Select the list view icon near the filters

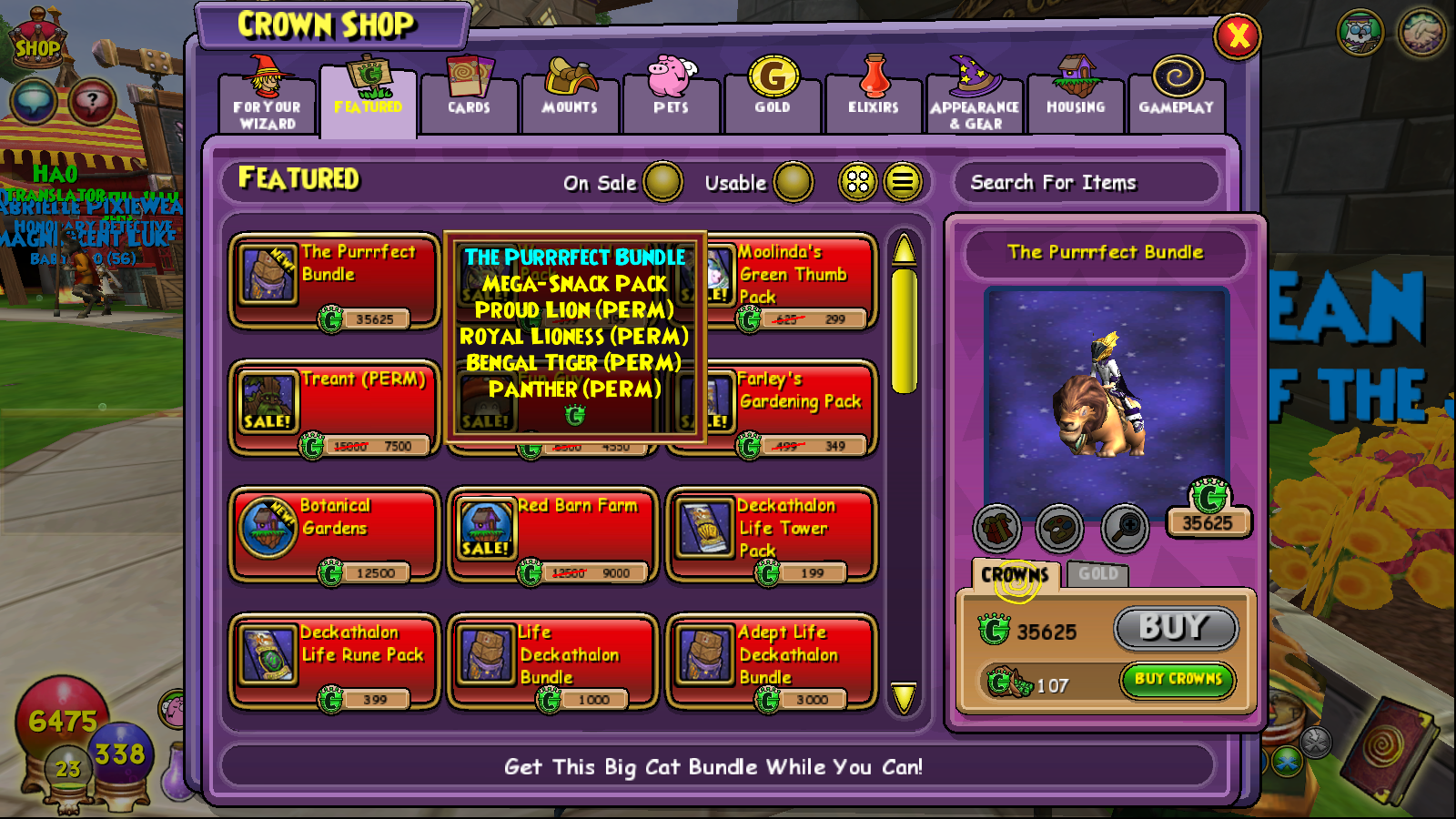[x=902, y=182]
